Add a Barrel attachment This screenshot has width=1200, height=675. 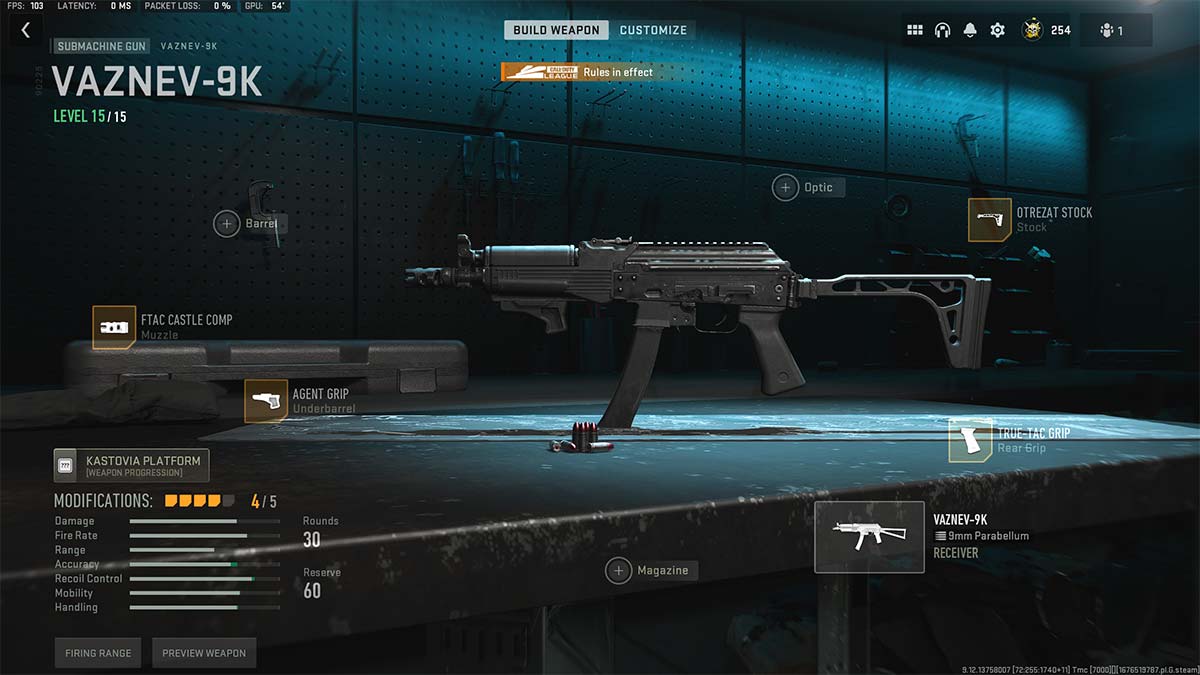coord(227,224)
